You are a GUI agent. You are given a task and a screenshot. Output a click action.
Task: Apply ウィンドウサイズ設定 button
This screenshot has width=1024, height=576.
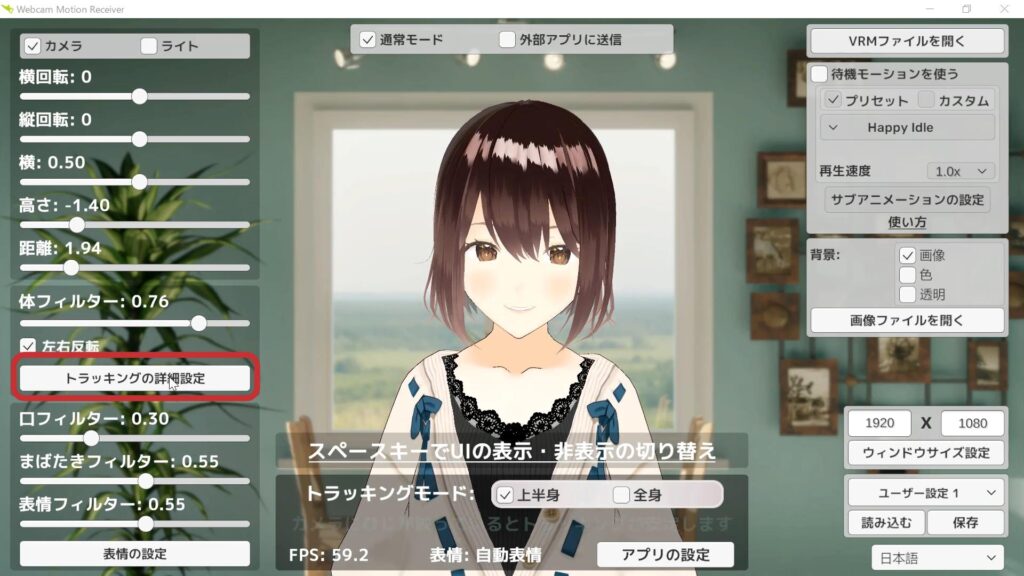pyautogui.click(x=925, y=453)
